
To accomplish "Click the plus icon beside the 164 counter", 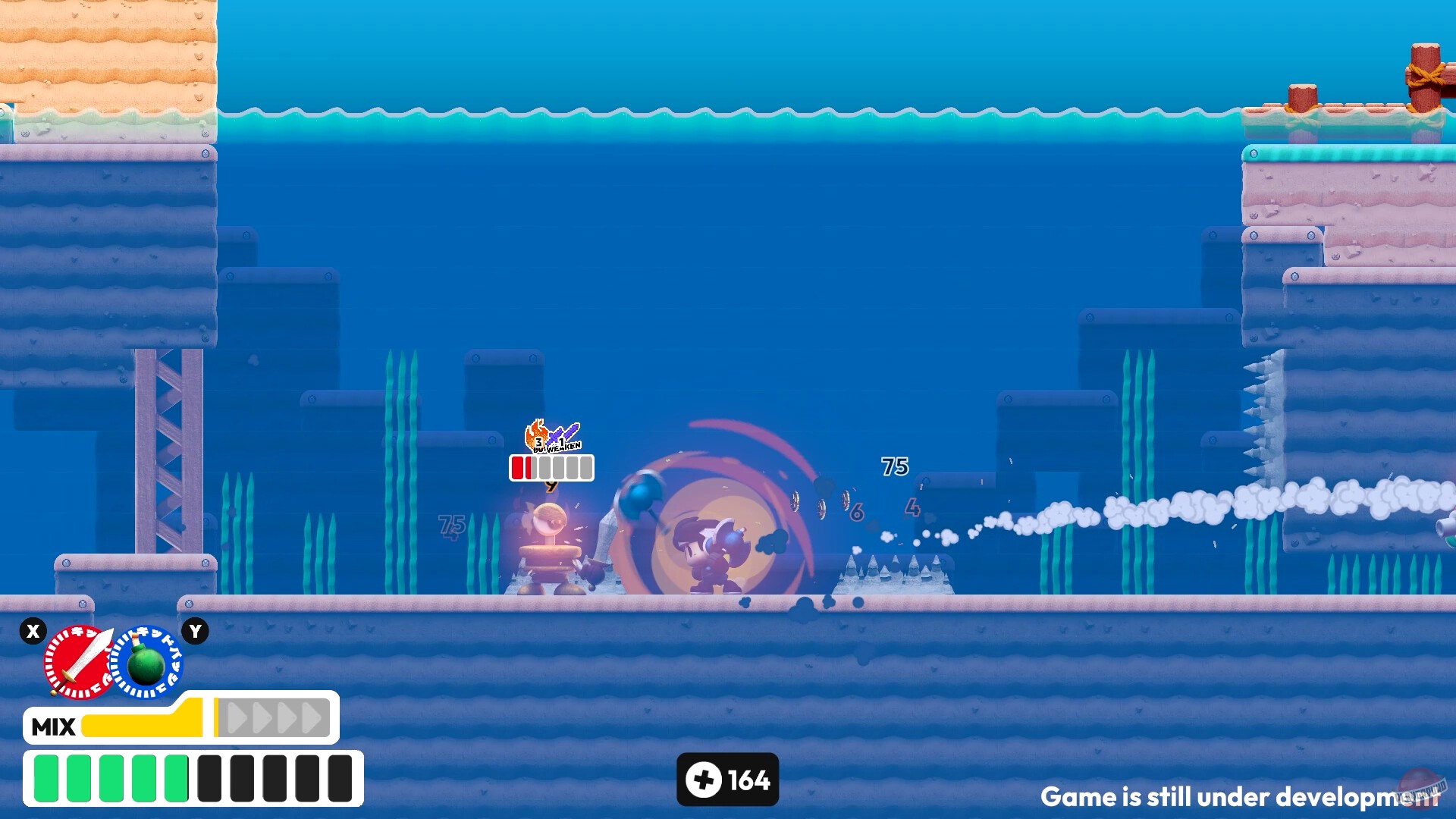I will 704,780.
